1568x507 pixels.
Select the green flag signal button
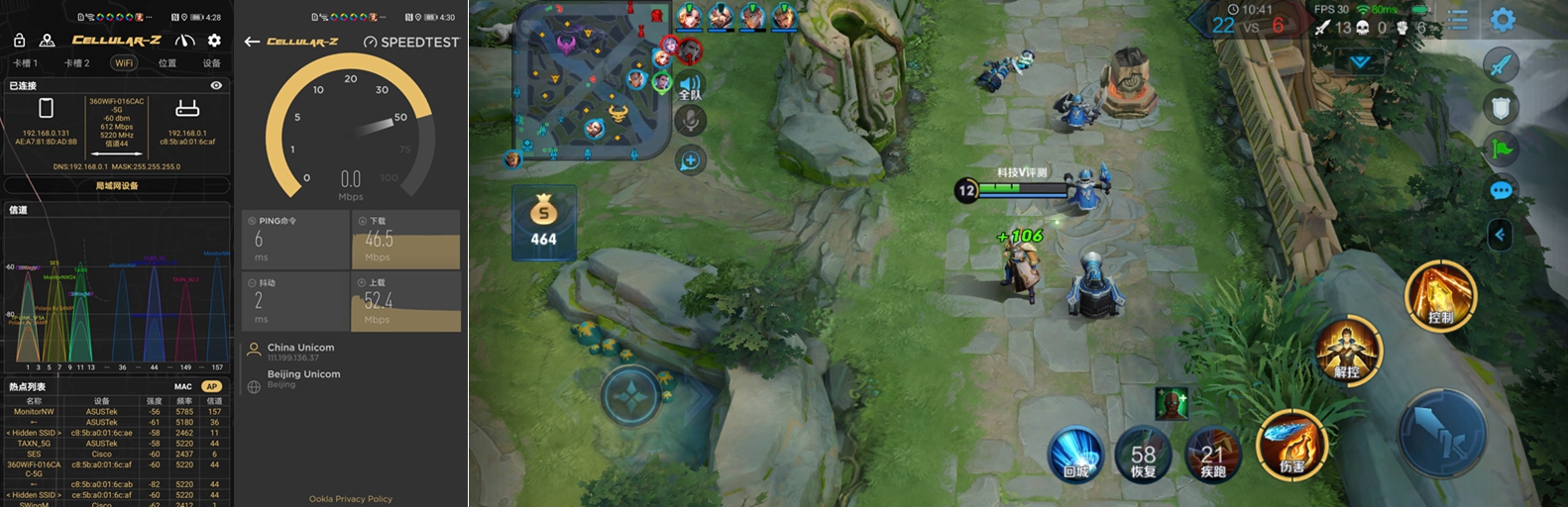pos(1501,150)
